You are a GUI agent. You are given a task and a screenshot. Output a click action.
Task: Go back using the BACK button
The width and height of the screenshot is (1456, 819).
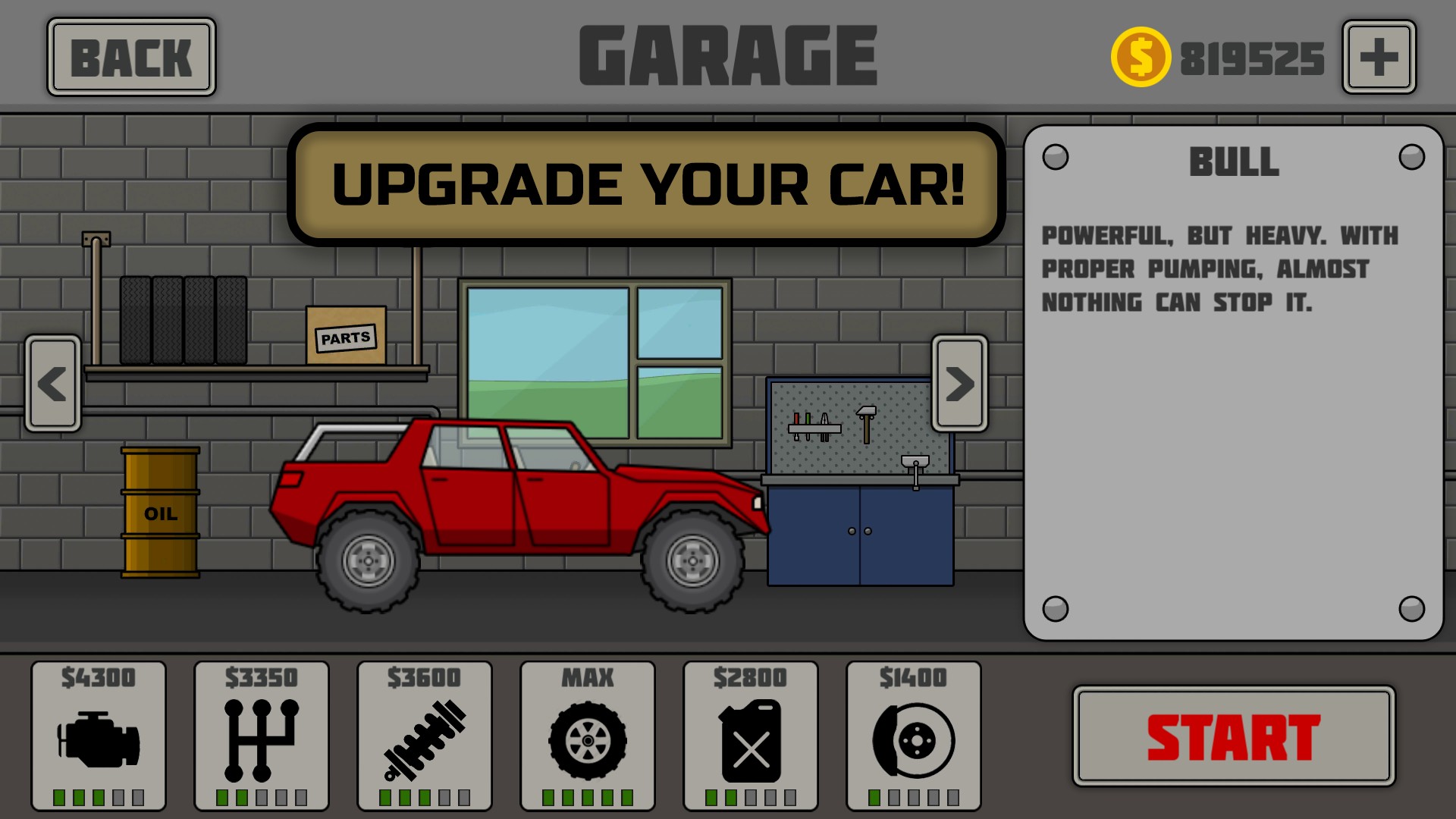coord(131,58)
